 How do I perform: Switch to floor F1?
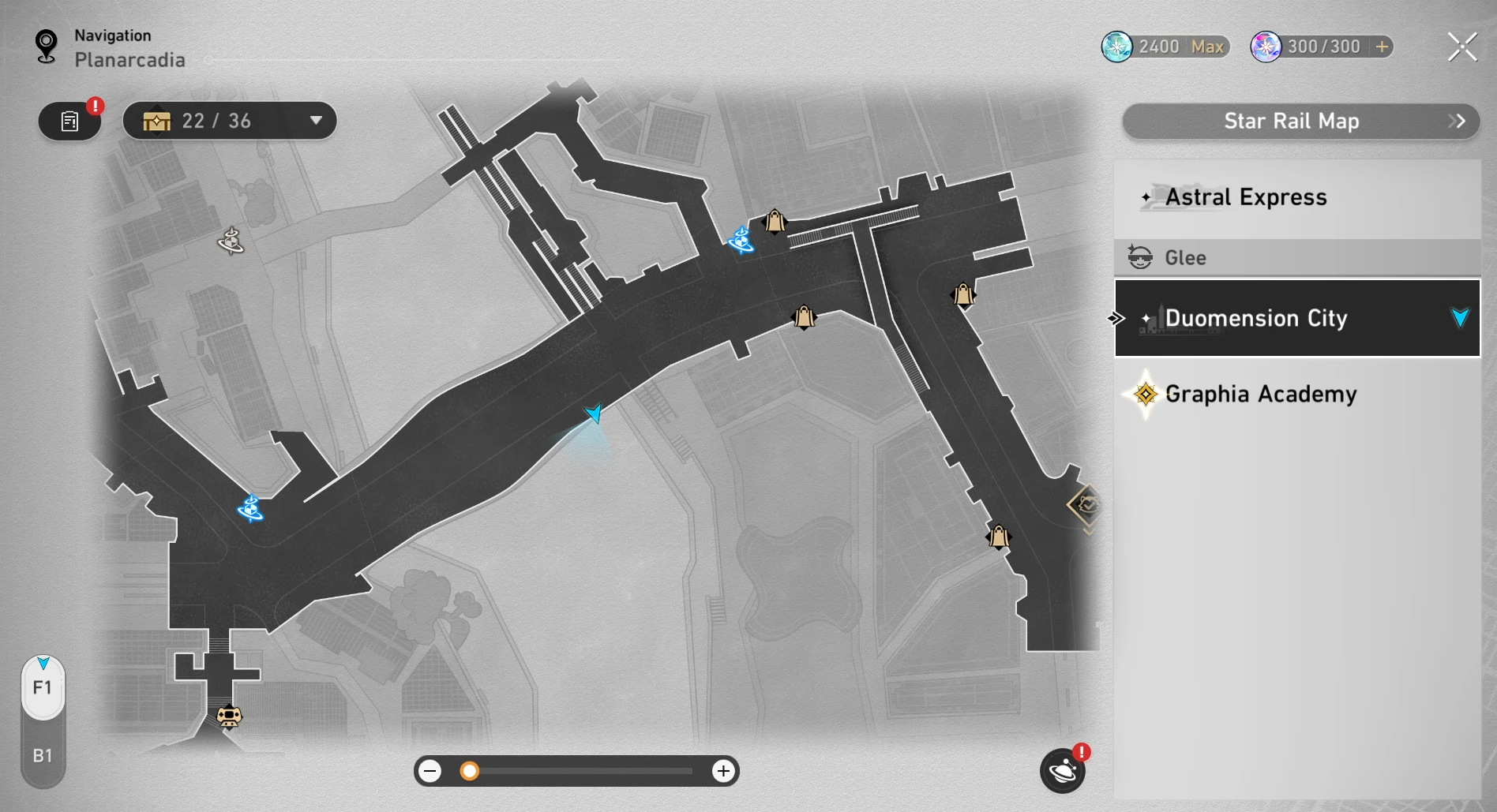(43, 688)
